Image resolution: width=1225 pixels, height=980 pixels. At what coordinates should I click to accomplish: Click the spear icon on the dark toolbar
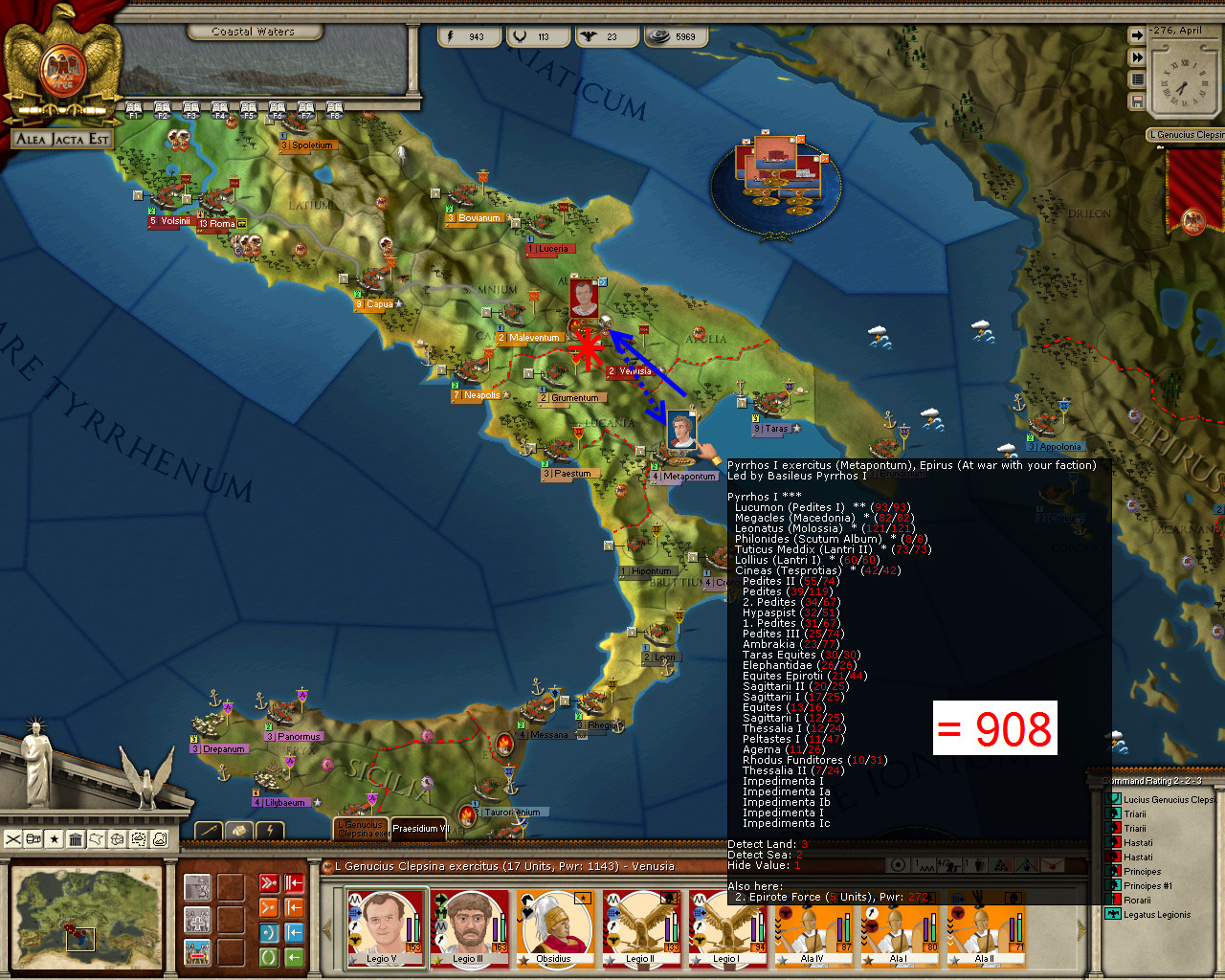tap(209, 830)
